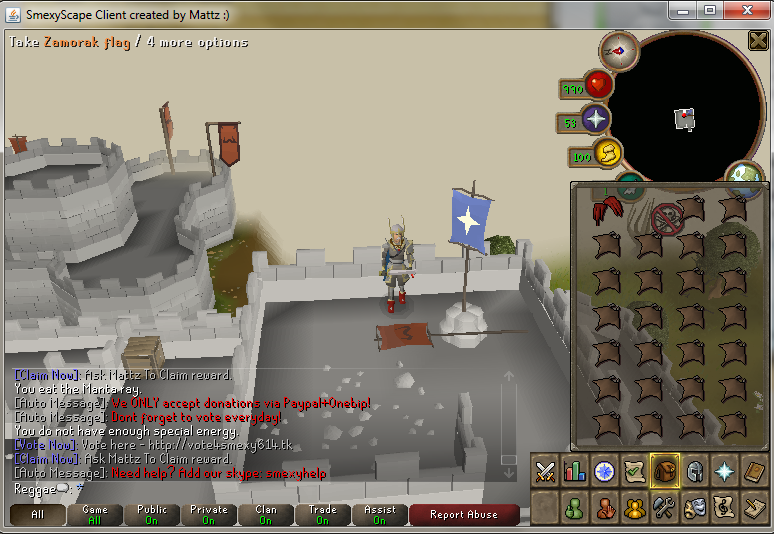Switch to the Emotes masks tab
This screenshot has height=534, width=774.
pyautogui.click(x=695, y=508)
